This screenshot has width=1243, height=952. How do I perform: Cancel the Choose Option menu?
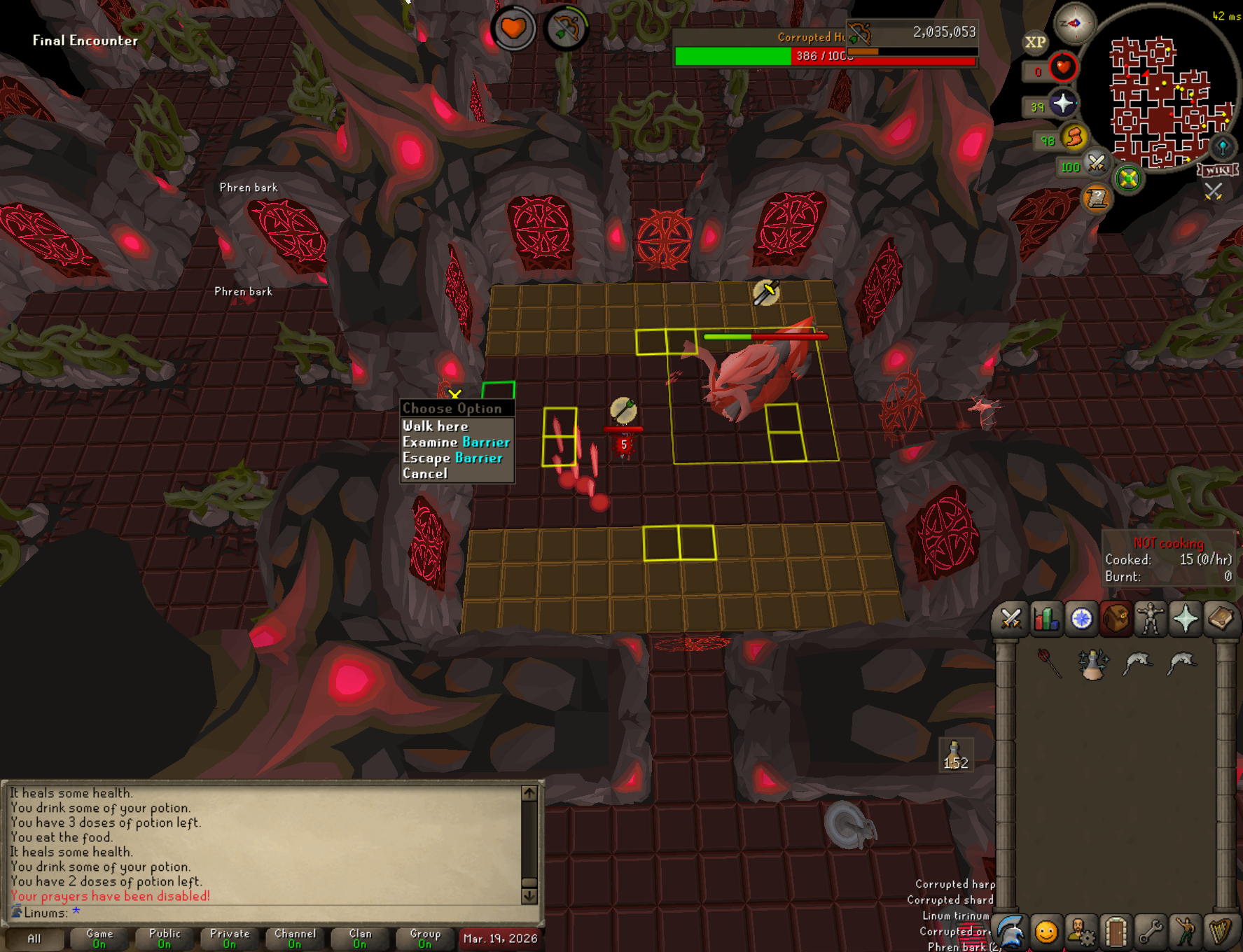tap(425, 474)
